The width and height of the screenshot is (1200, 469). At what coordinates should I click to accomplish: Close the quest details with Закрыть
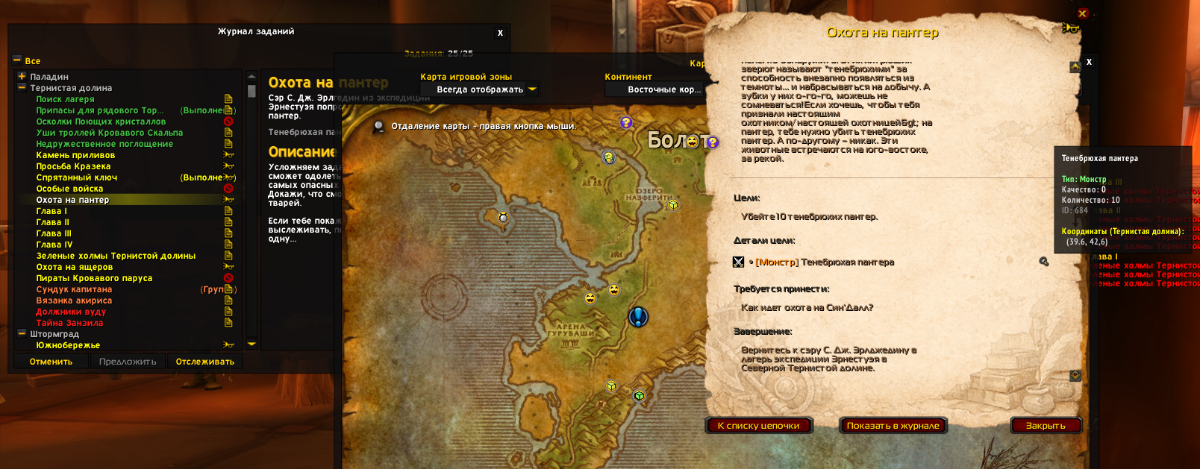(x=1045, y=425)
